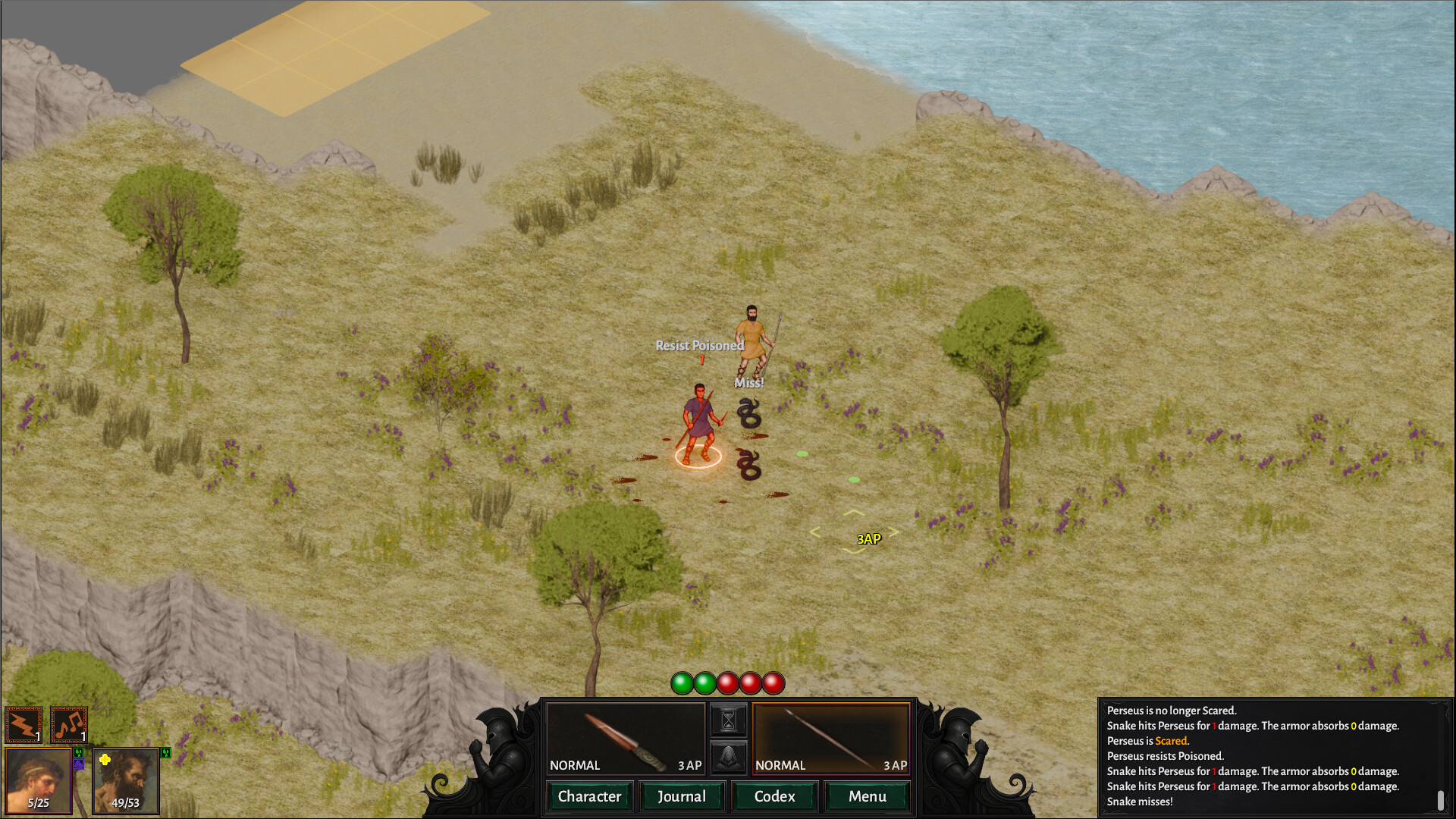Select the knife weapon slot

click(626, 739)
